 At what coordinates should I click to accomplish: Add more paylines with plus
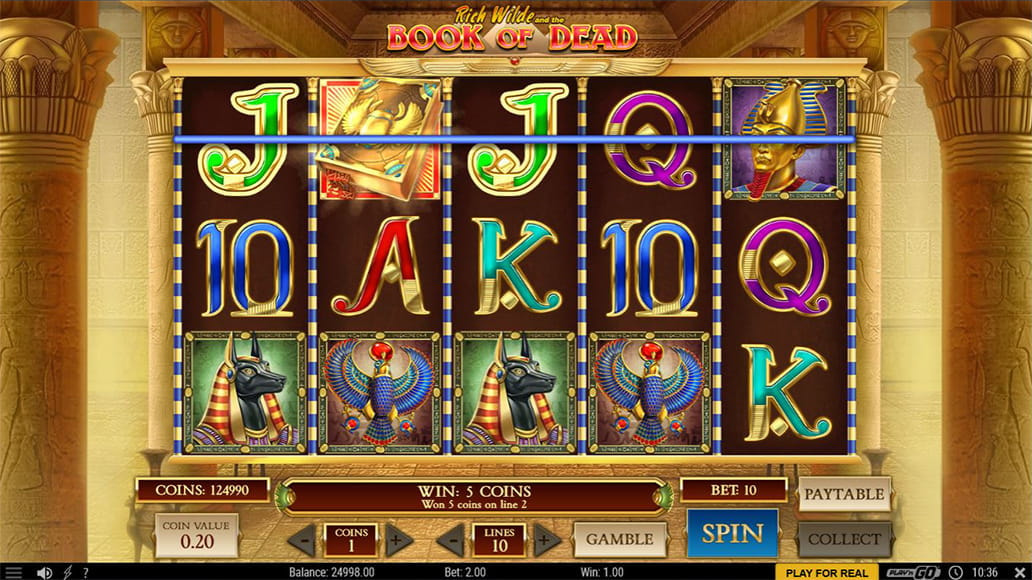tap(545, 540)
